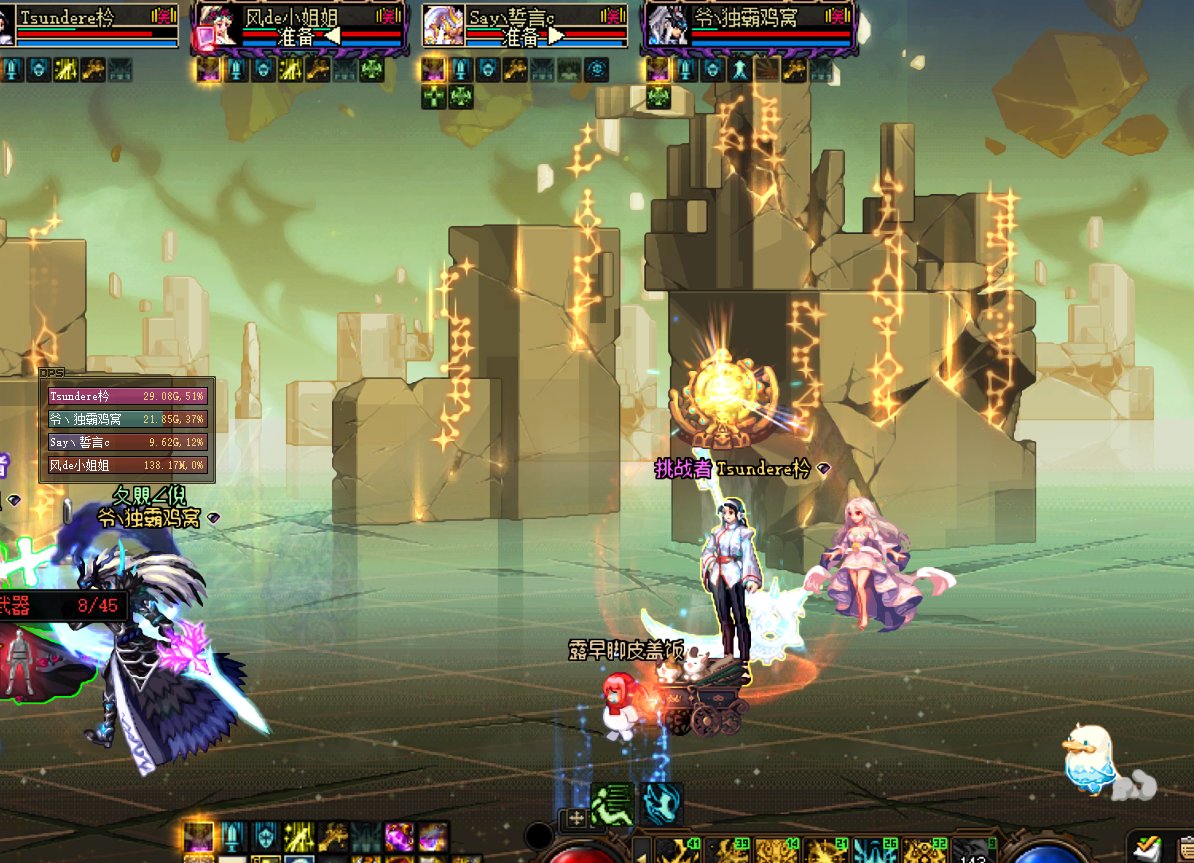Select 风de小姐姐's row in the DPS meter
Viewport: 1194px width, 863px height.
point(128,465)
